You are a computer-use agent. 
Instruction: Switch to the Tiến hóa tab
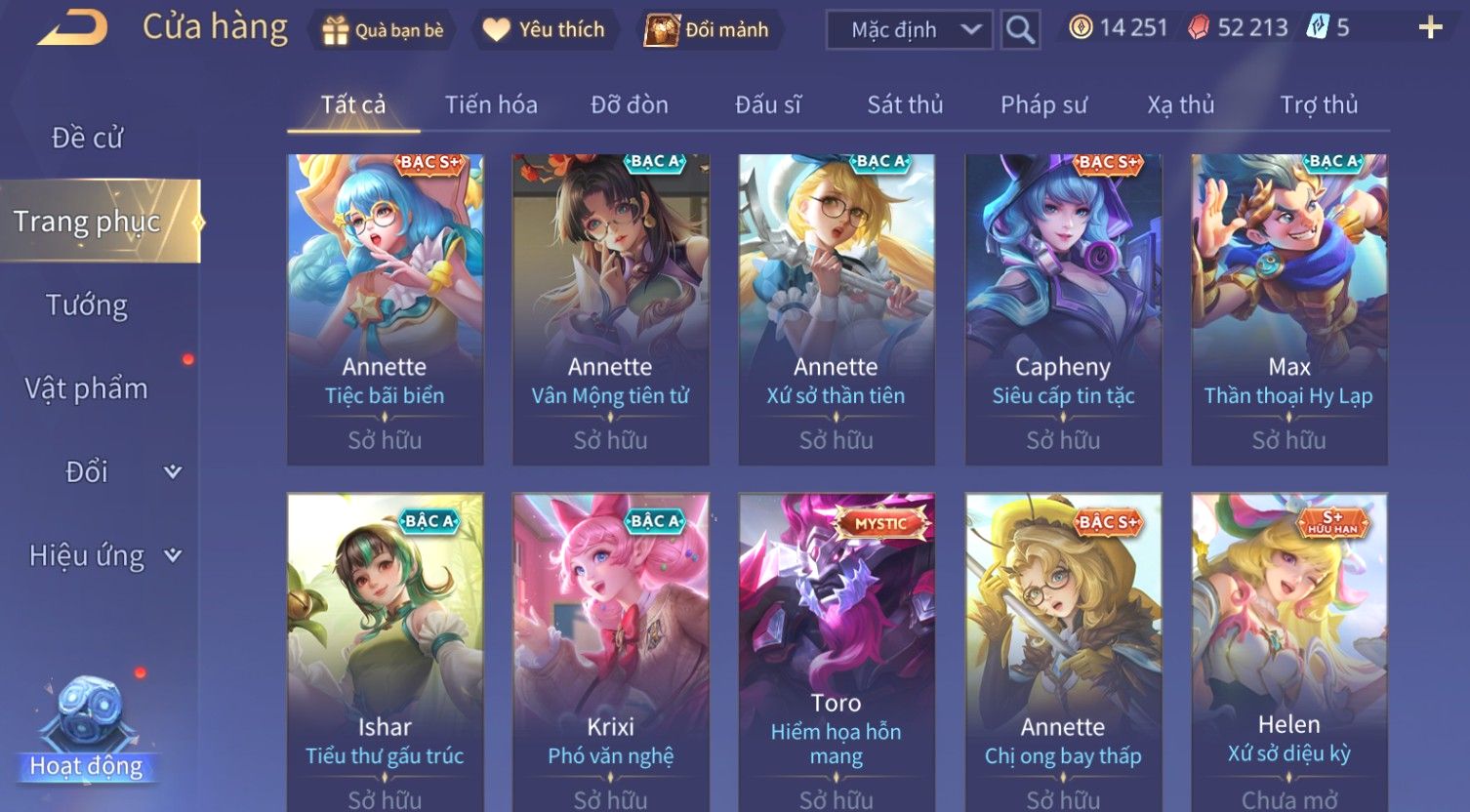(491, 104)
